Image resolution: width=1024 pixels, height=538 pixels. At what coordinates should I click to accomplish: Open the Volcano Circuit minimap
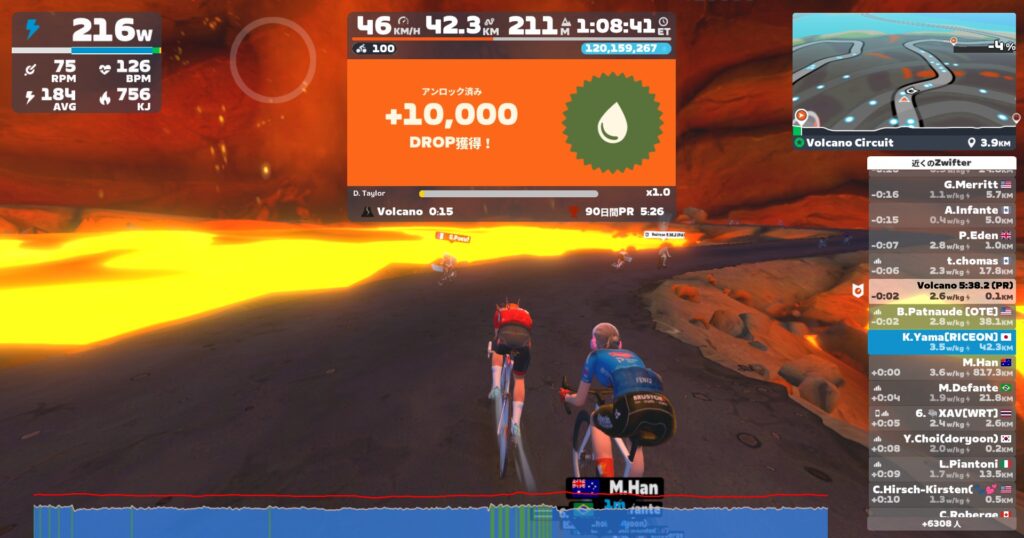coord(905,75)
